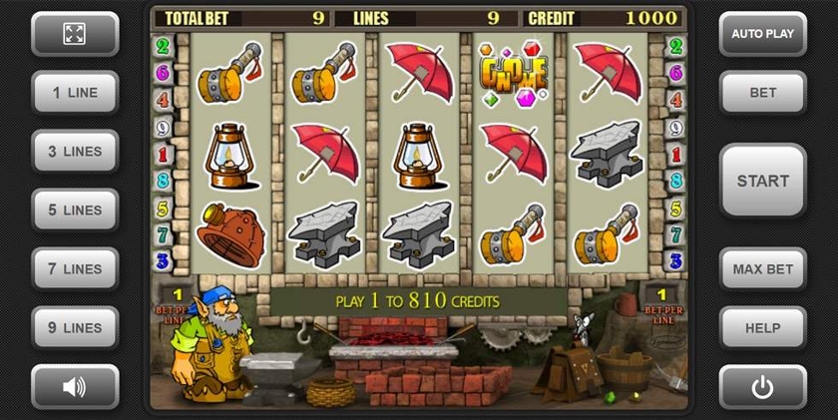Screen dimensions: 838x420
Task: Choose 3 Lines to play
Action: tap(75, 152)
